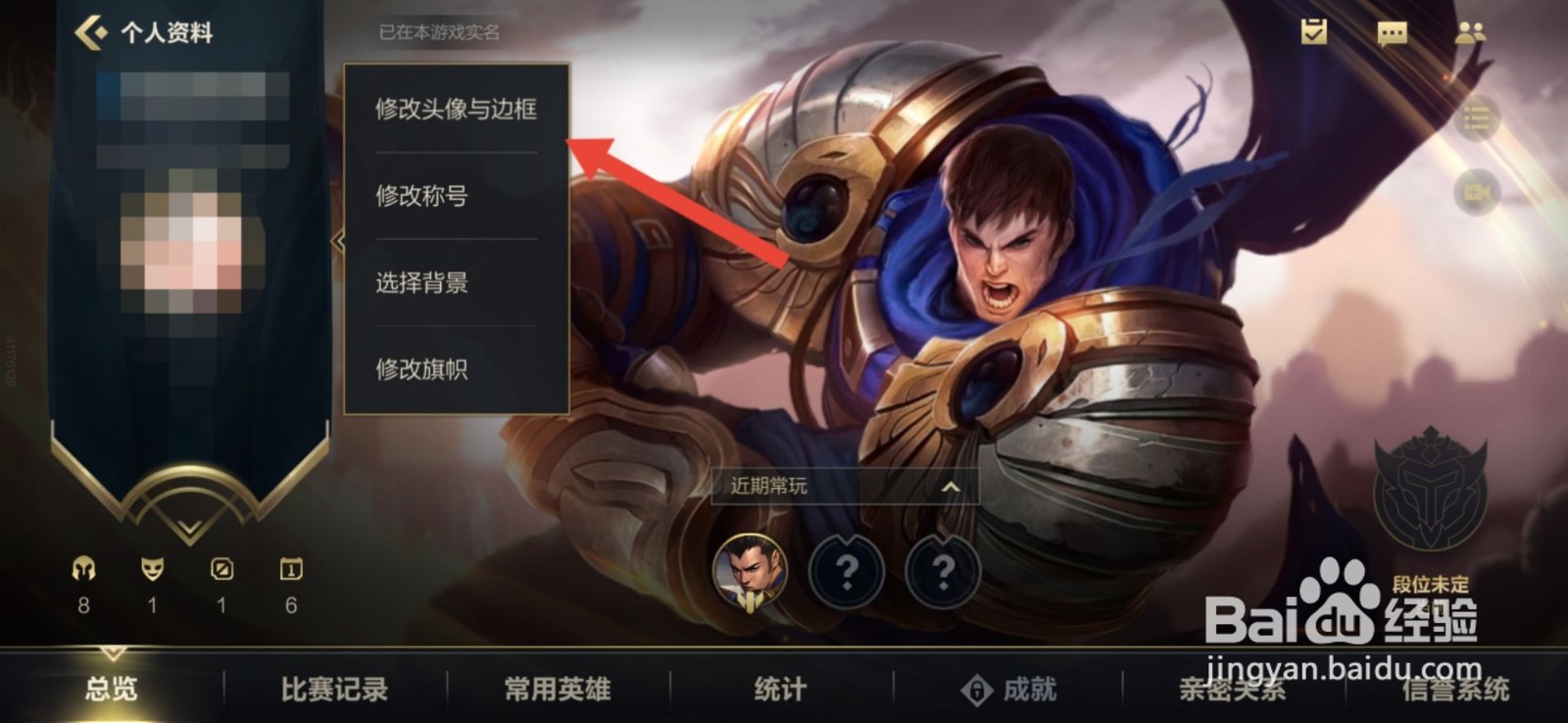Image resolution: width=1568 pixels, height=723 pixels.
Task: Switch to the 比赛记录 tab
Action: pyautogui.click(x=333, y=690)
